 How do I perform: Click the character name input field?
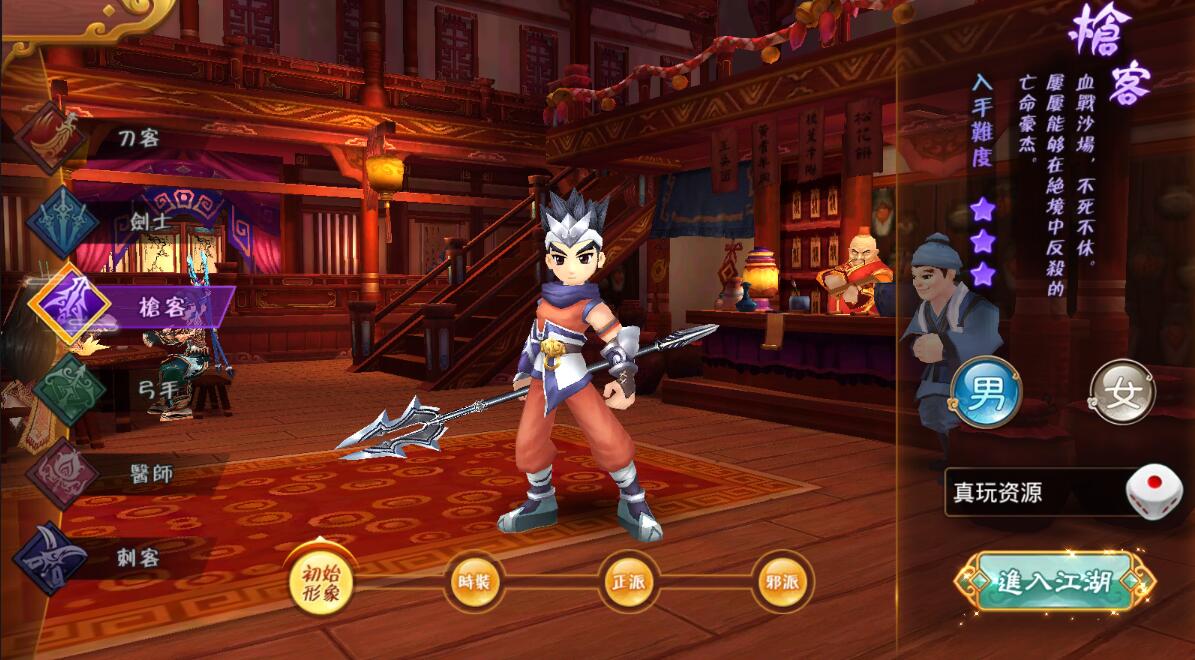[1030, 493]
